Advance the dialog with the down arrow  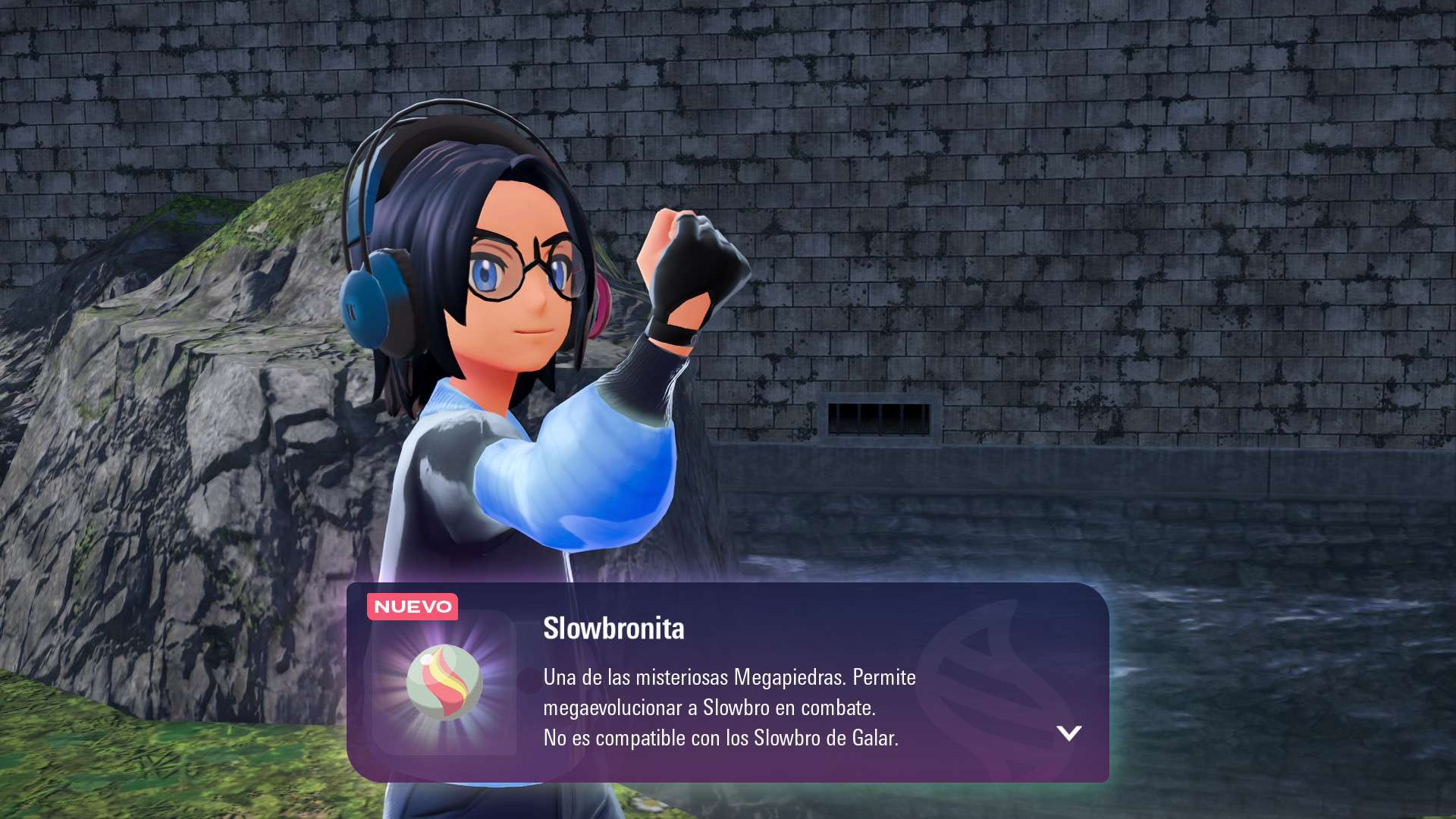coord(1068,733)
